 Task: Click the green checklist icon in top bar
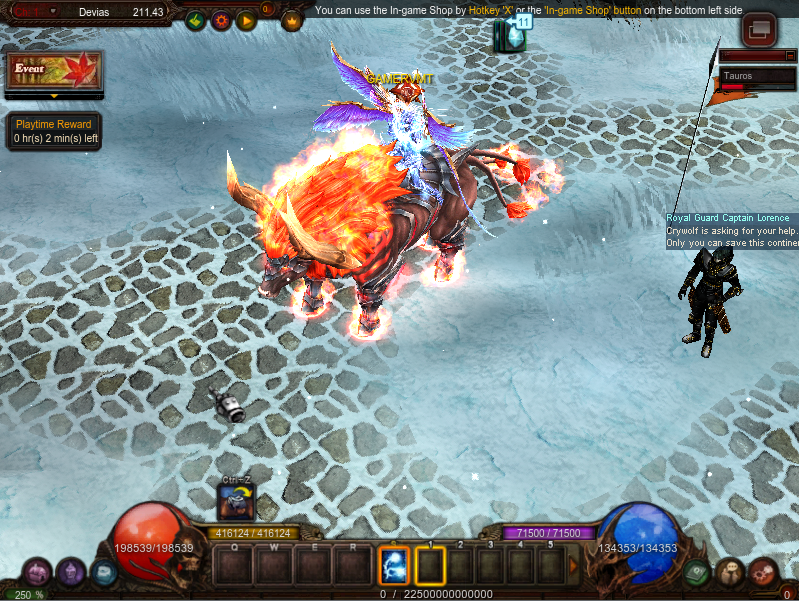[196, 19]
